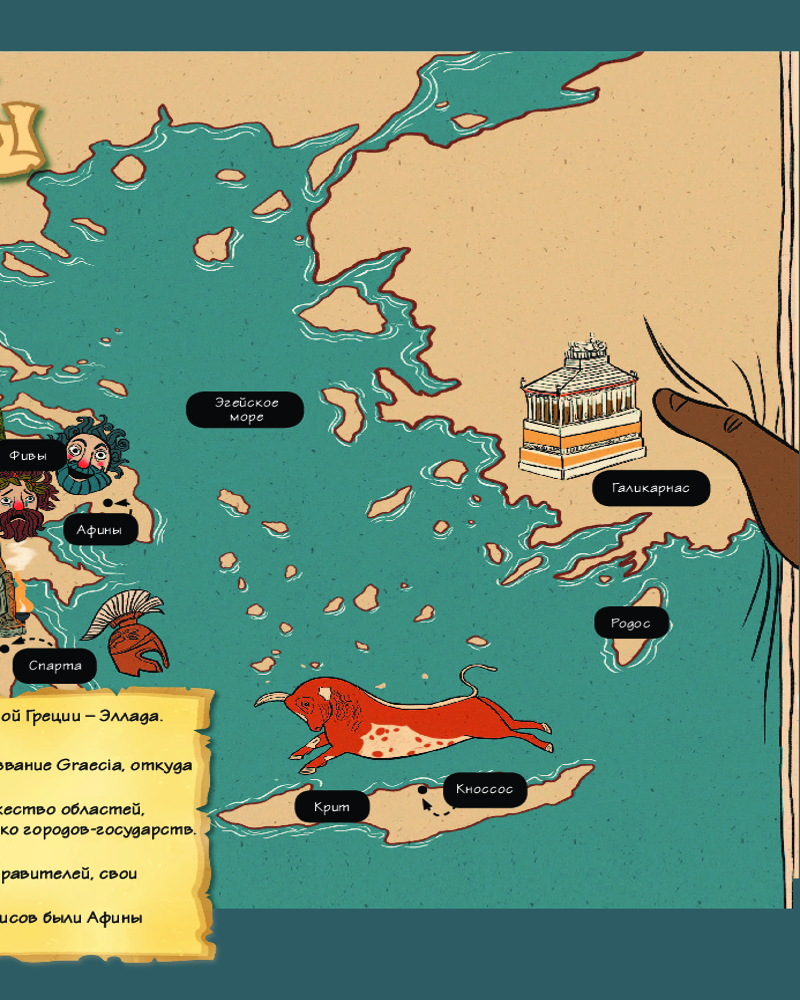Select the Фивы city label
The image size is (800, 1000).
28,455
